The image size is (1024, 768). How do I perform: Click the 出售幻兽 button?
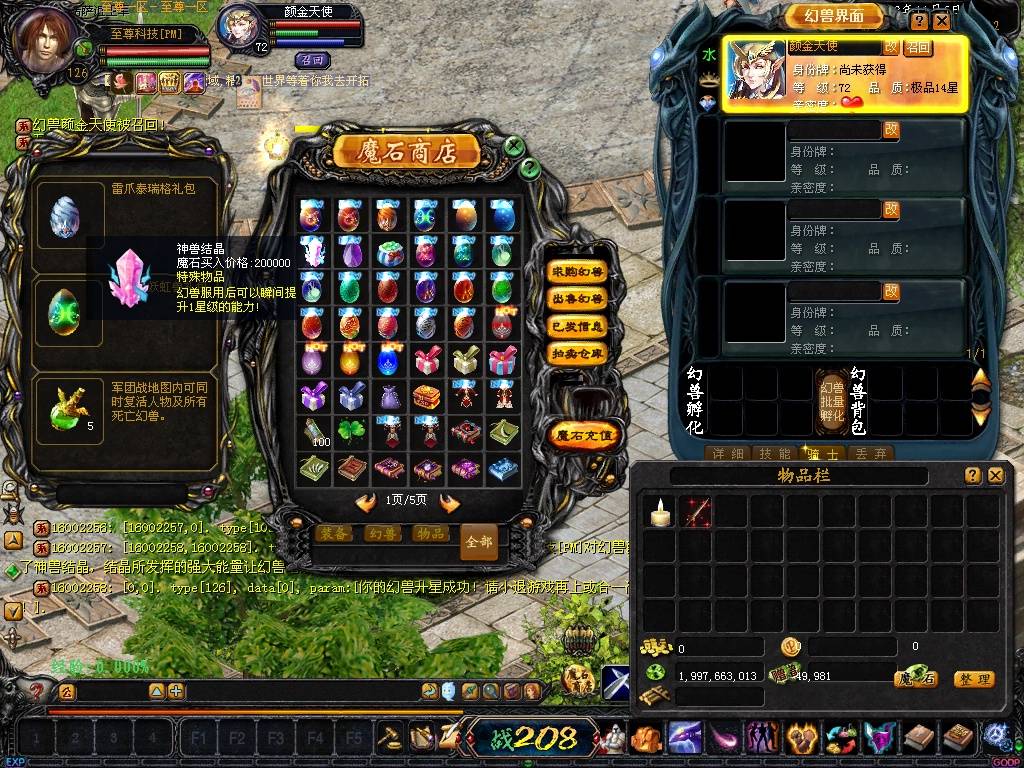578,298
